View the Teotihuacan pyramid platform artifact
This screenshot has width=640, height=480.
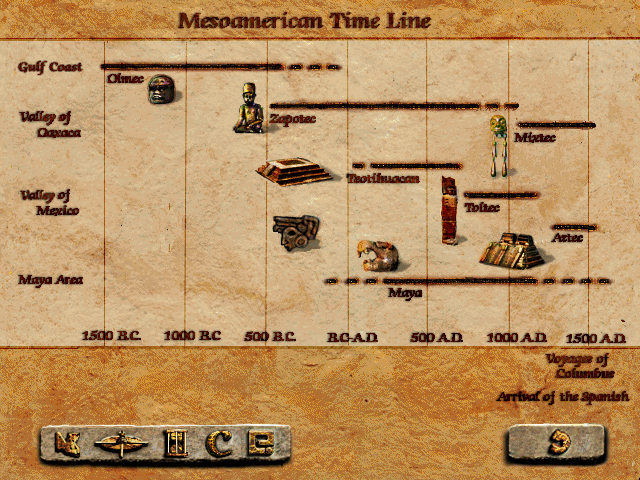(x=292, y=171)
